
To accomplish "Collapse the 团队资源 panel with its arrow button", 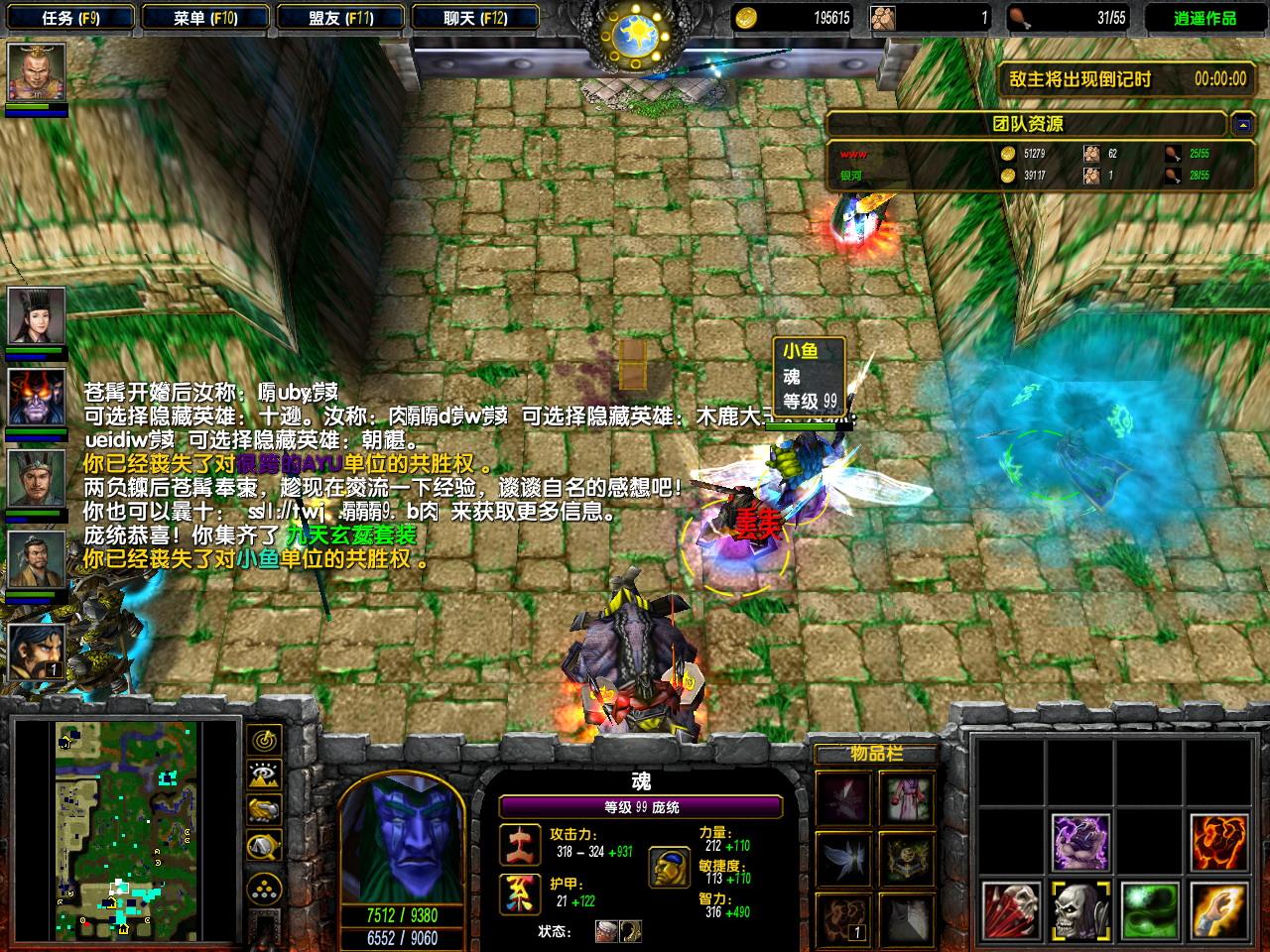I will click(x=1242, y=124).
